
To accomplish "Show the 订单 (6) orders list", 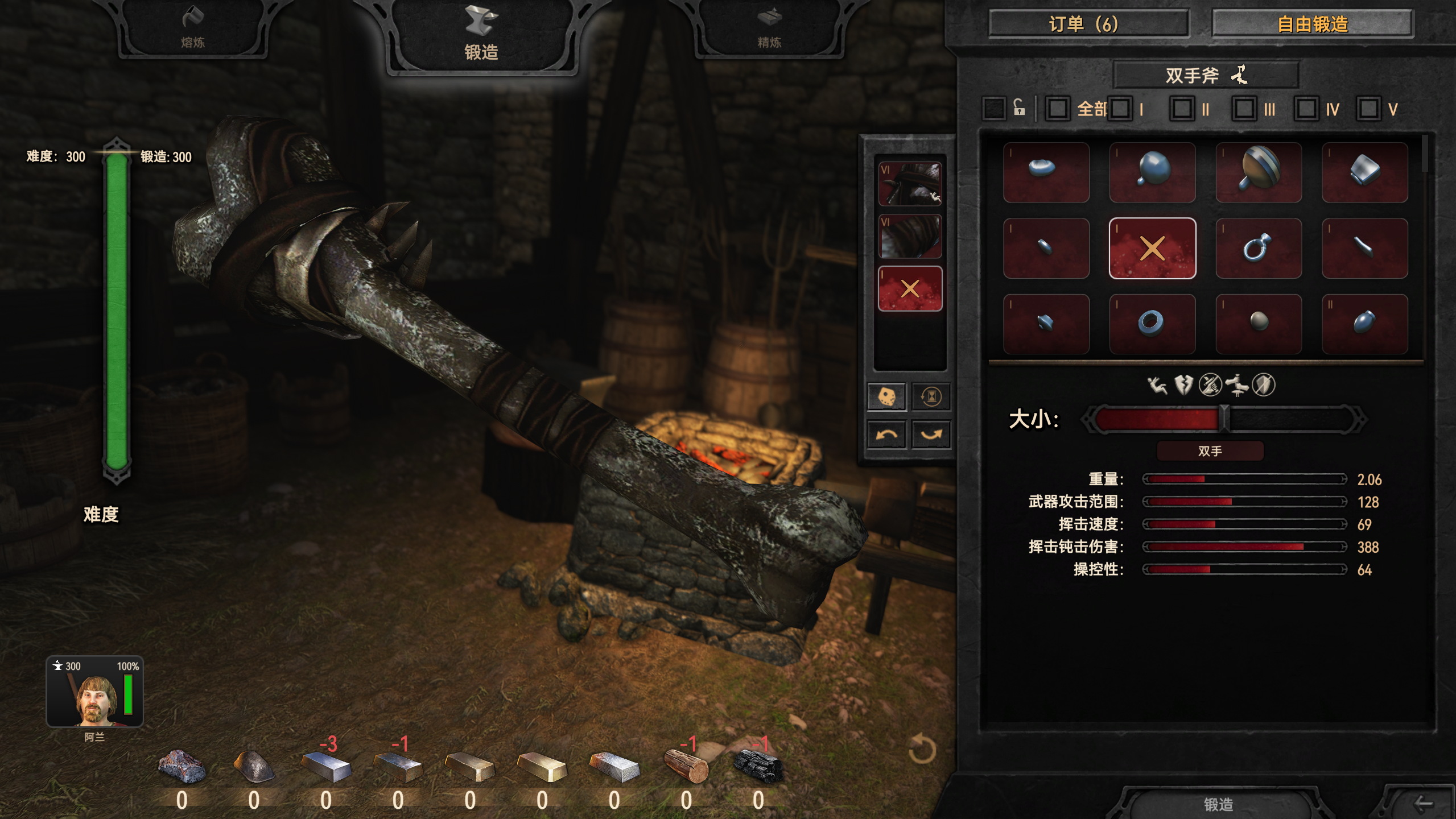I will click(1088, 24).
